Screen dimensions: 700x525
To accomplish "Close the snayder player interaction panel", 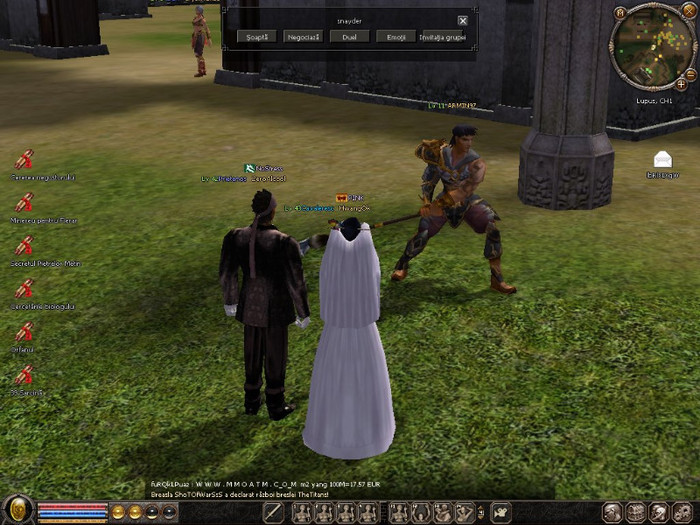I will coord(462,20).
